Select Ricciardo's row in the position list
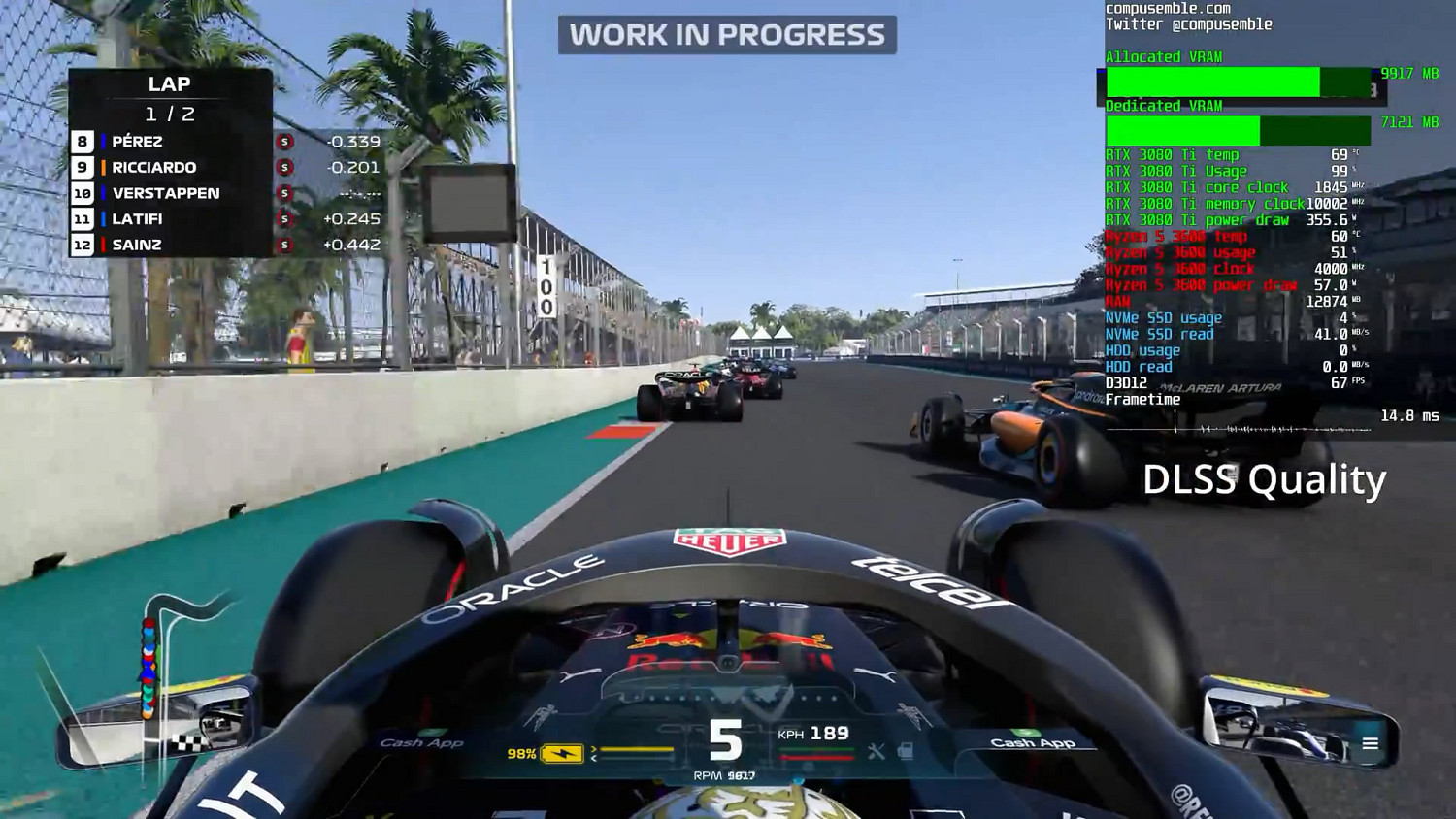1456x819 pixels. point(155,167)
